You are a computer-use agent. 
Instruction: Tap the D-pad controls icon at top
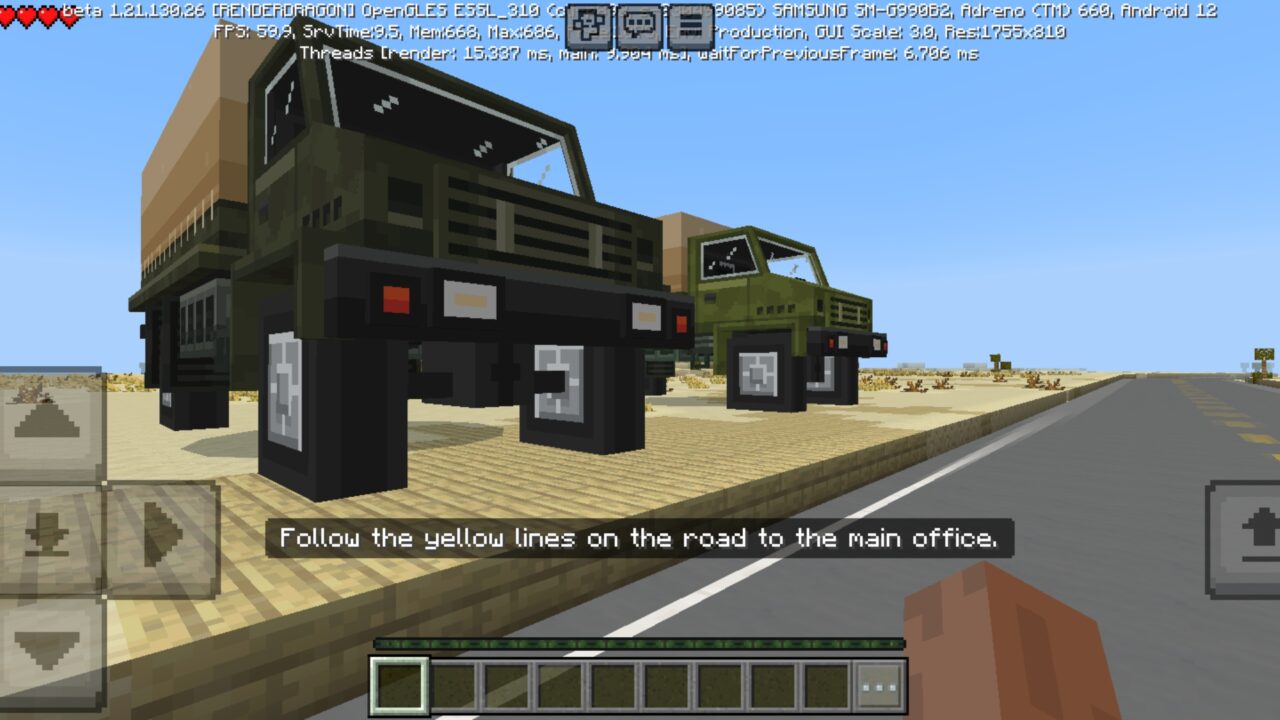click(x=589, y=25)
